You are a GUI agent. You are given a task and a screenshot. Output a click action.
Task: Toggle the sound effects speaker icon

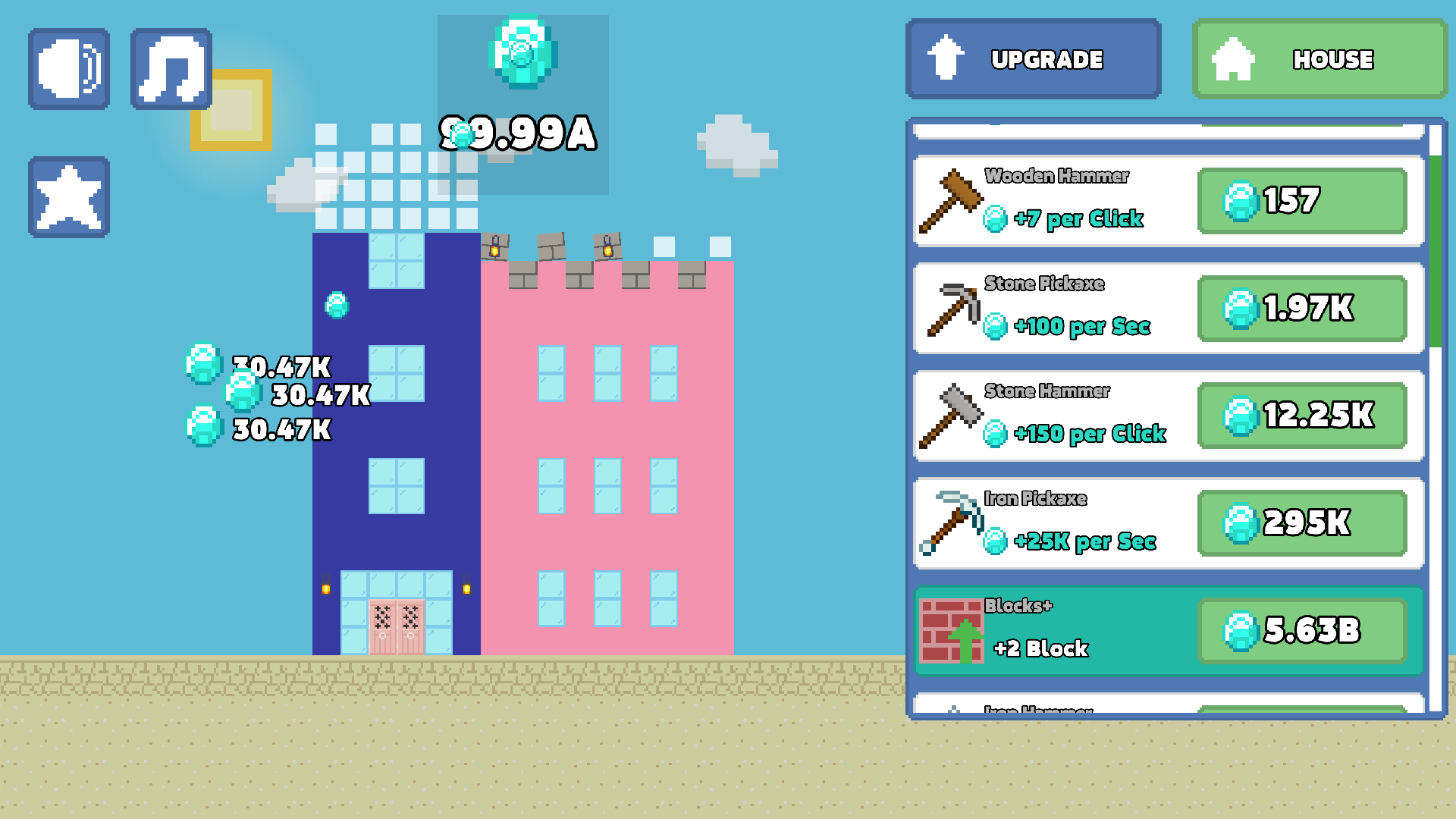68,68
